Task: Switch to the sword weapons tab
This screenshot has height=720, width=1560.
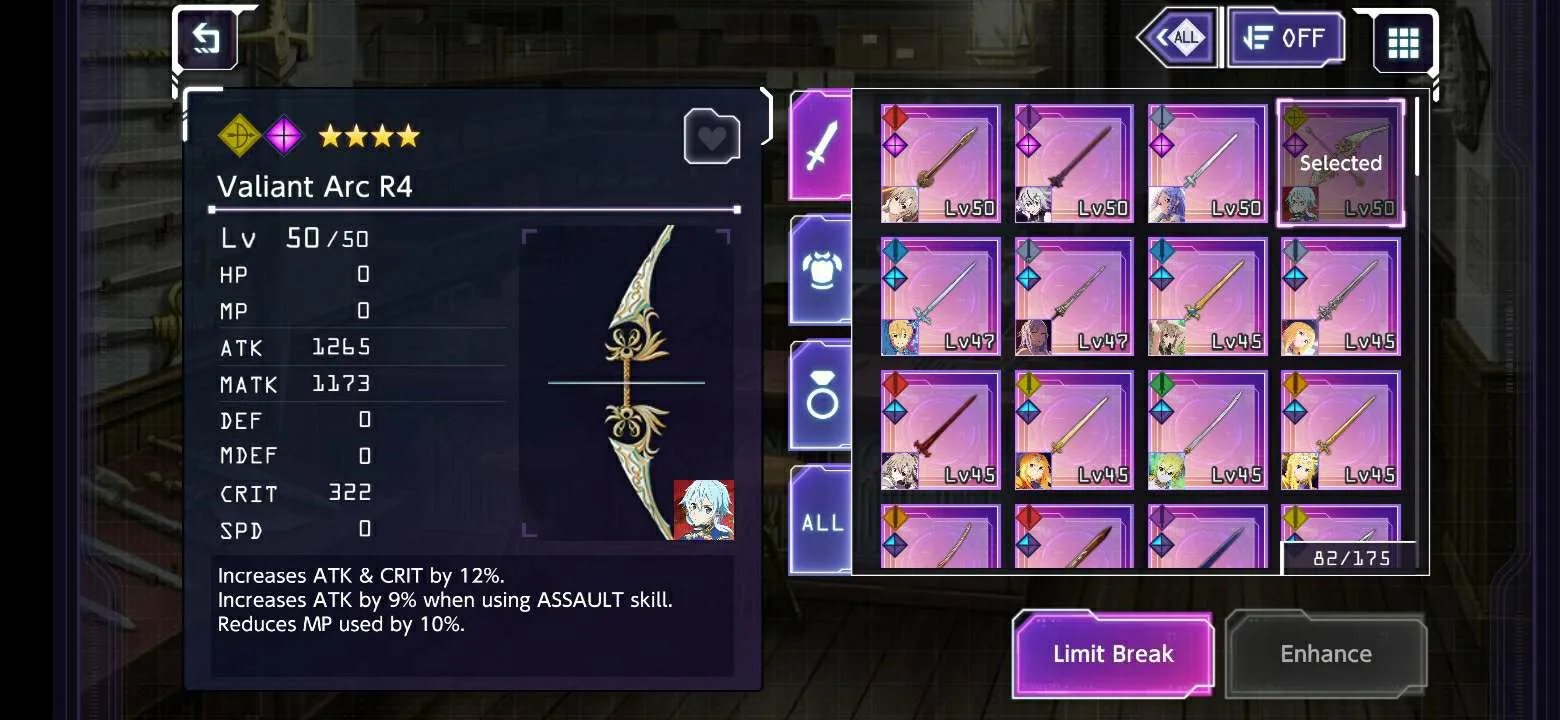Action: (x=820, y=146)
